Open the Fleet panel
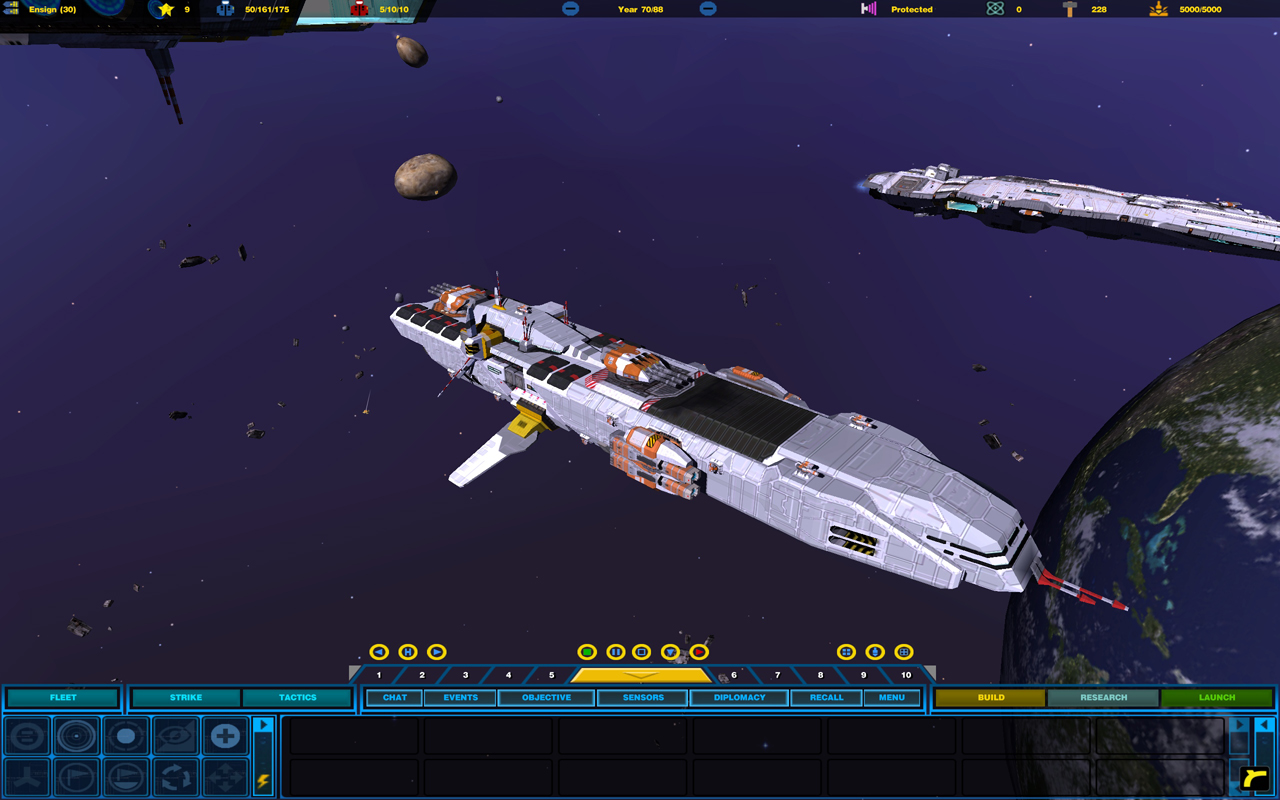The height and width of the screenshot is (800, 1280). (x=63, y=697)
